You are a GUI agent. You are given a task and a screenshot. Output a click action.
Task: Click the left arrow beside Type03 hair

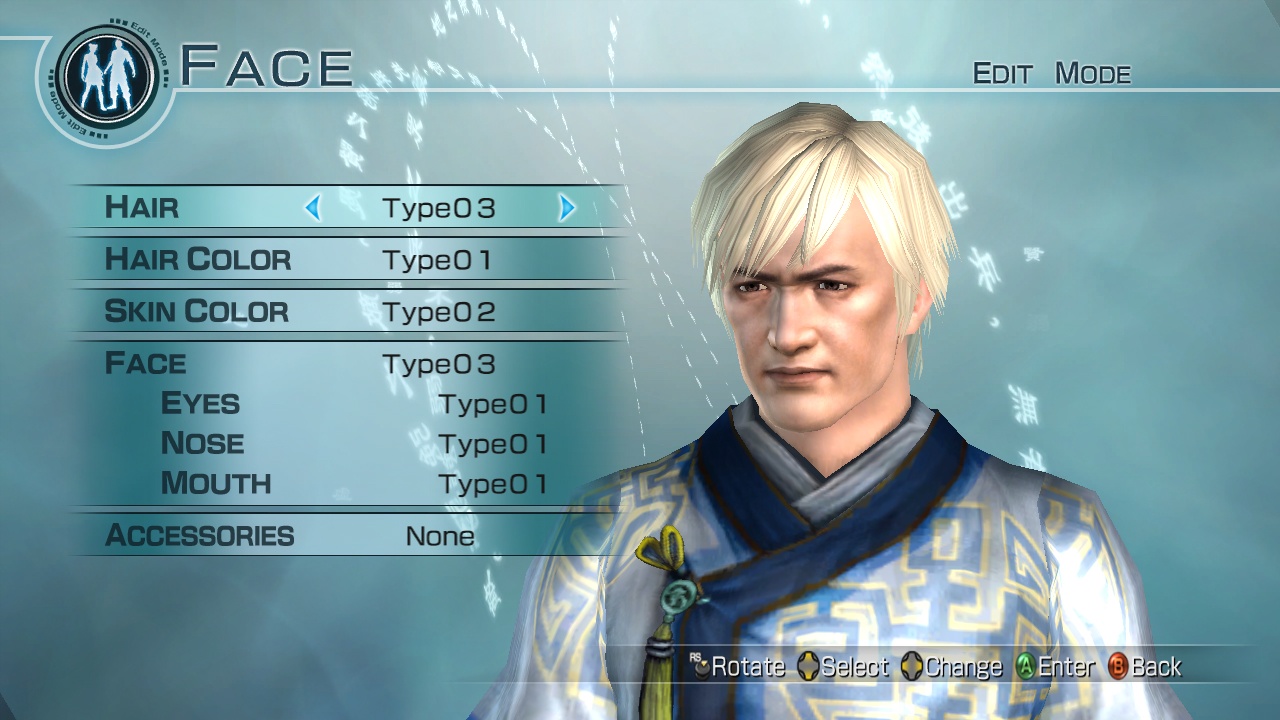pos(312,208)
